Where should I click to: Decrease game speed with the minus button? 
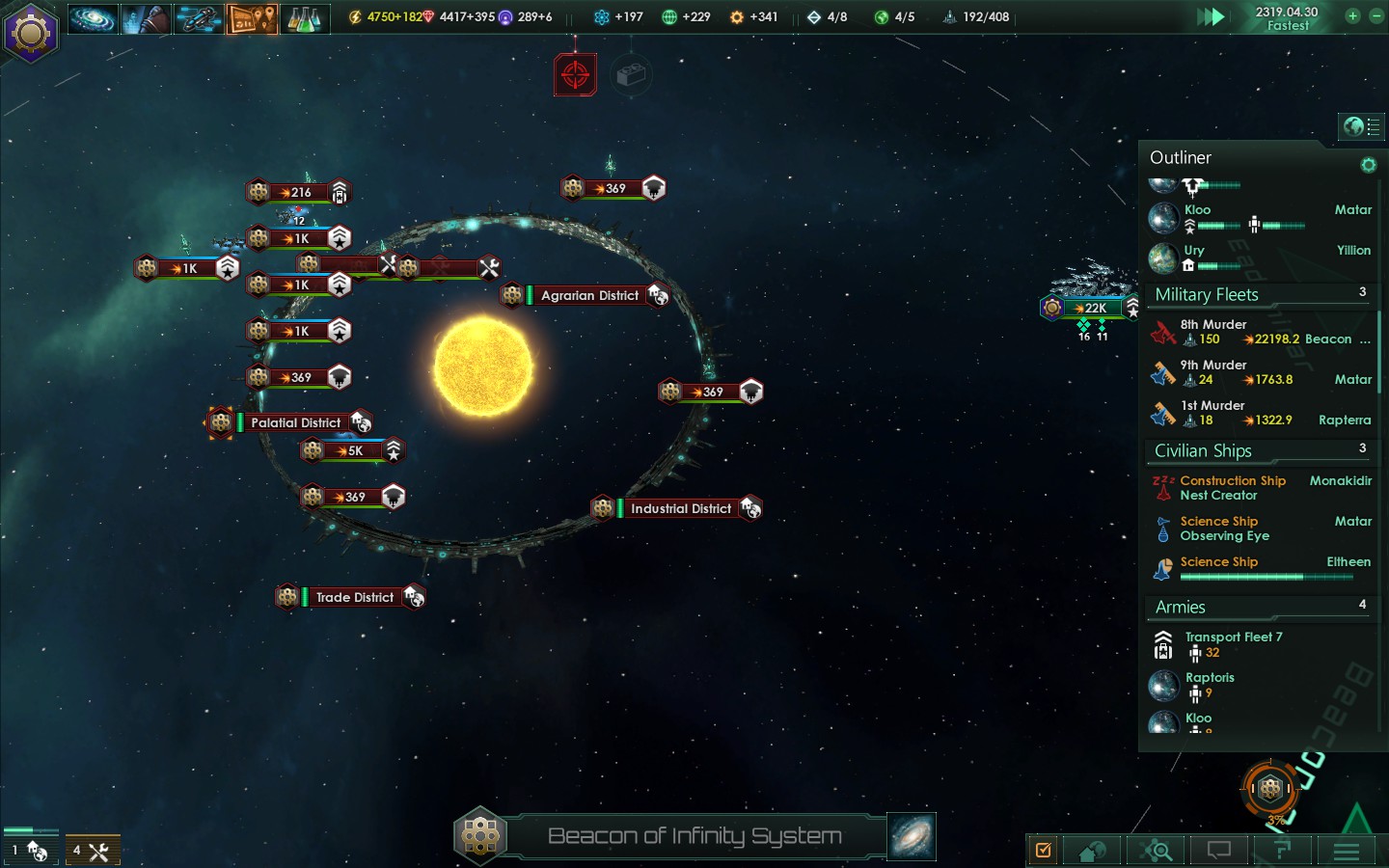pos(1376,16)
